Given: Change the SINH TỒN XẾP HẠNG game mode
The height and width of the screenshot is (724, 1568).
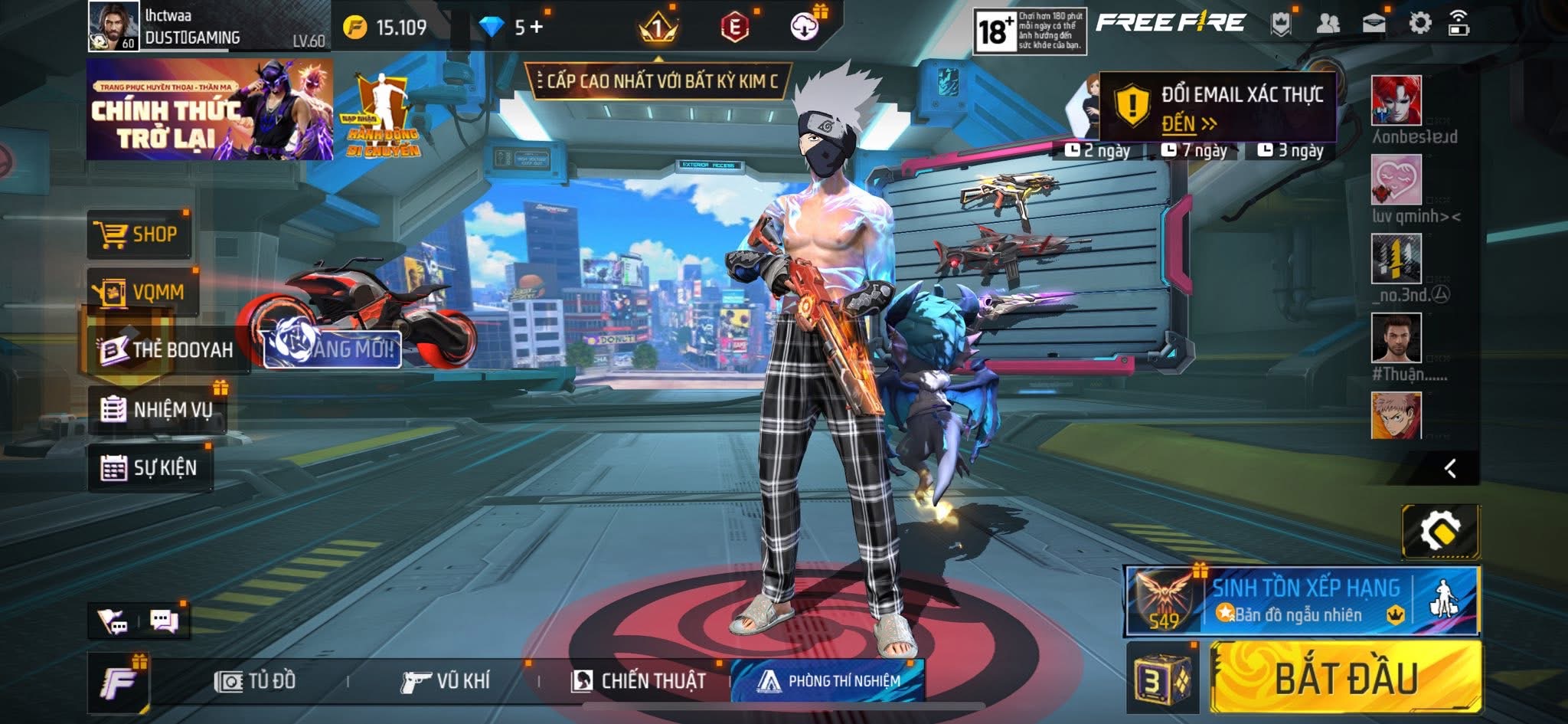Looking at the screenshot, I should tap(1302, 601).
